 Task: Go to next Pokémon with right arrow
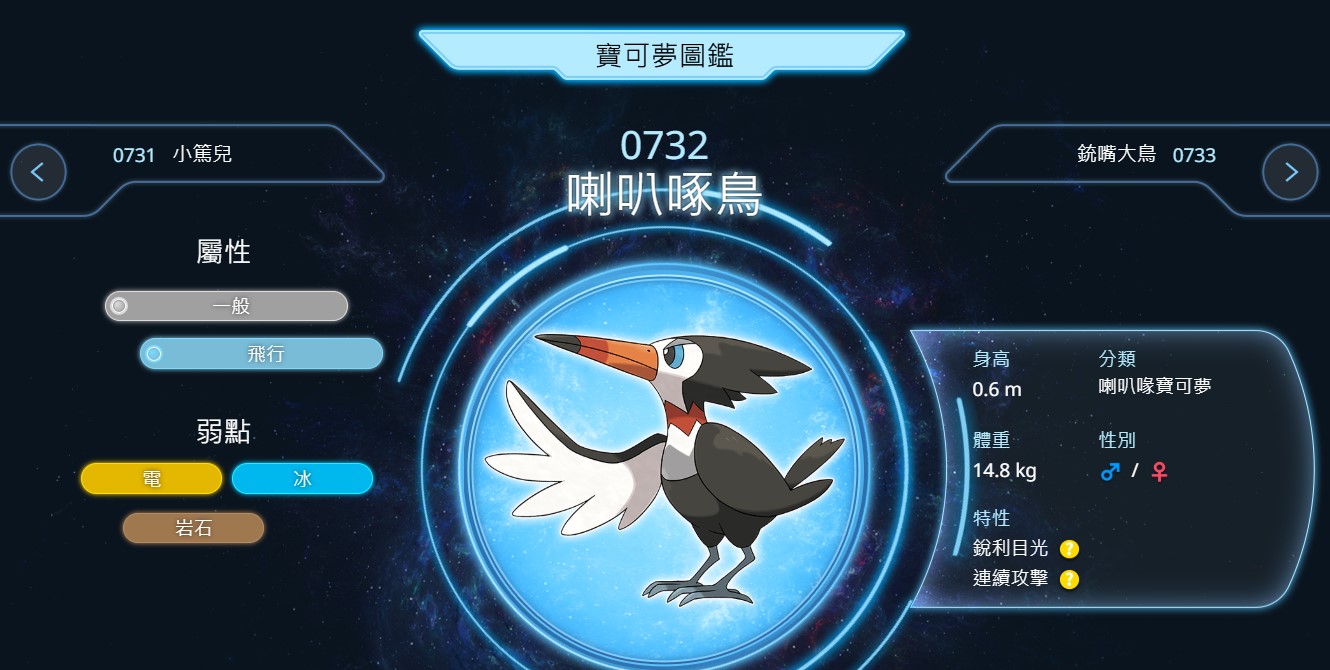point(1290,172)
